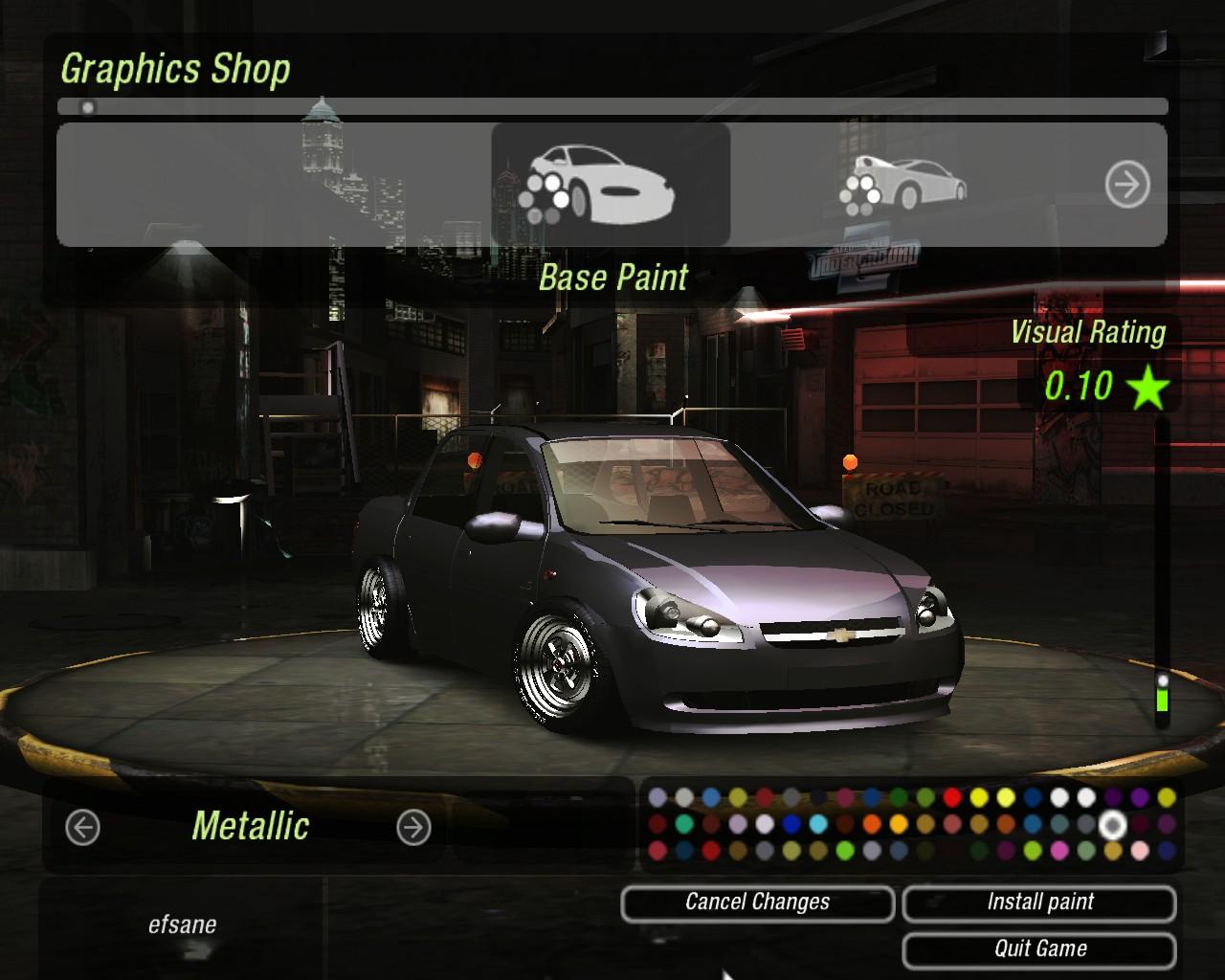Click the ringed grey selected swatch

1112,823
